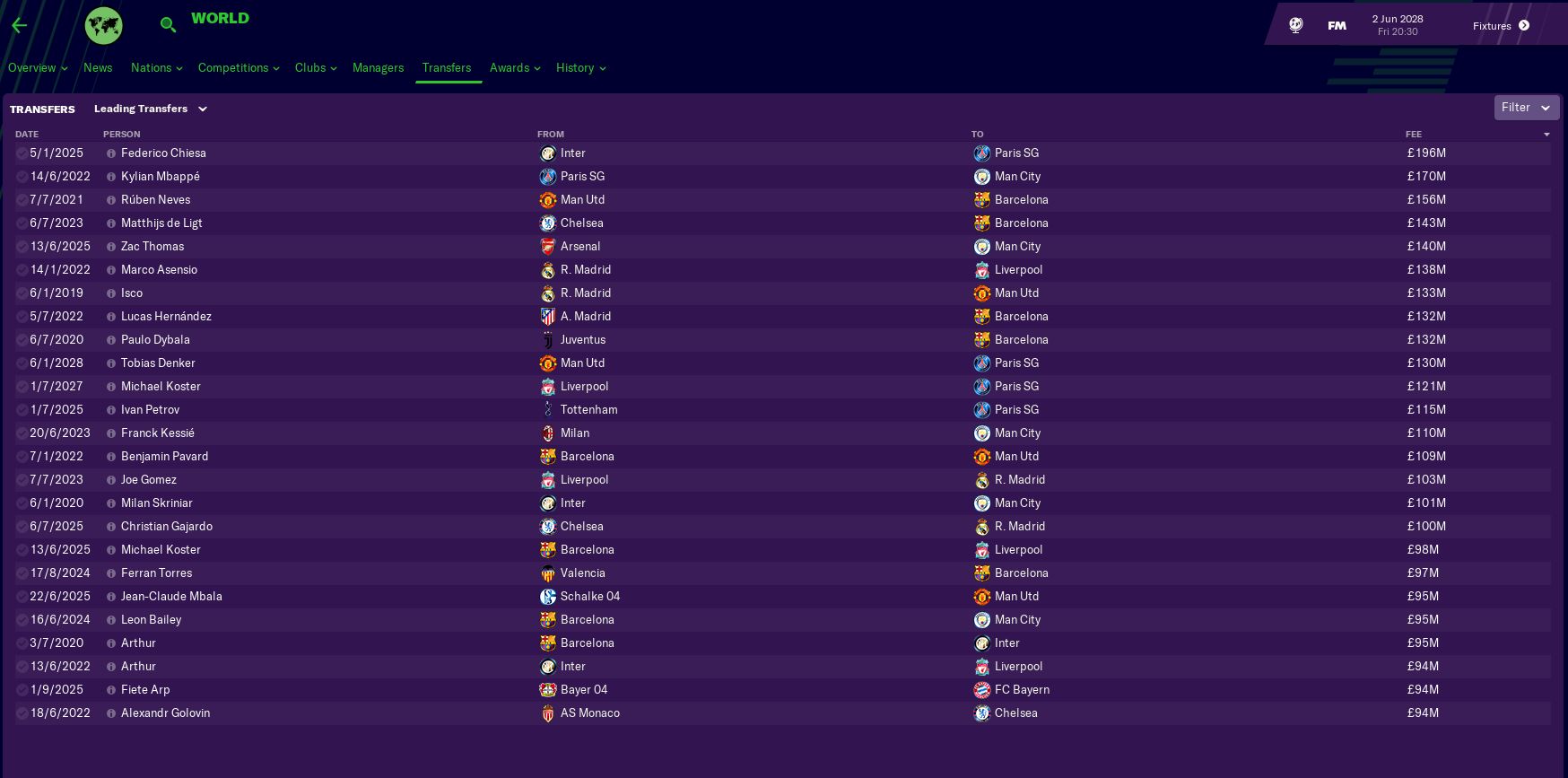Select the FC Bayern crest in Fiete Arp's row
The image size is (1568, 778).
coord(982,690)
